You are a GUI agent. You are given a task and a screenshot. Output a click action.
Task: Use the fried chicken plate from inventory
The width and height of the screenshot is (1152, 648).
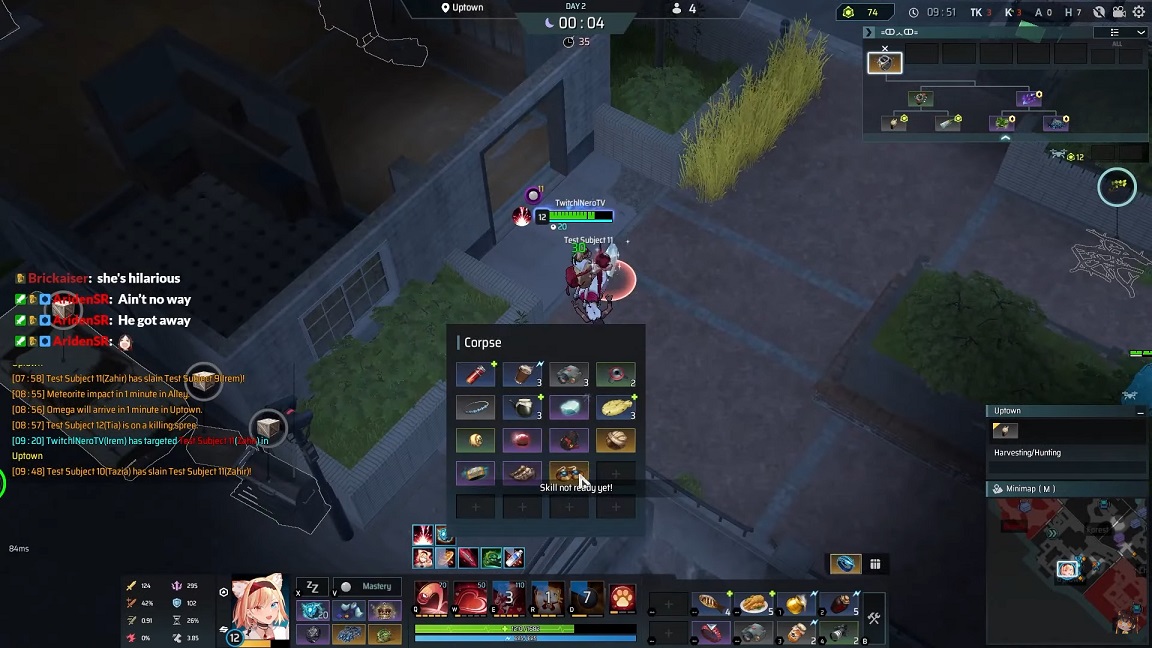[754, 604]
